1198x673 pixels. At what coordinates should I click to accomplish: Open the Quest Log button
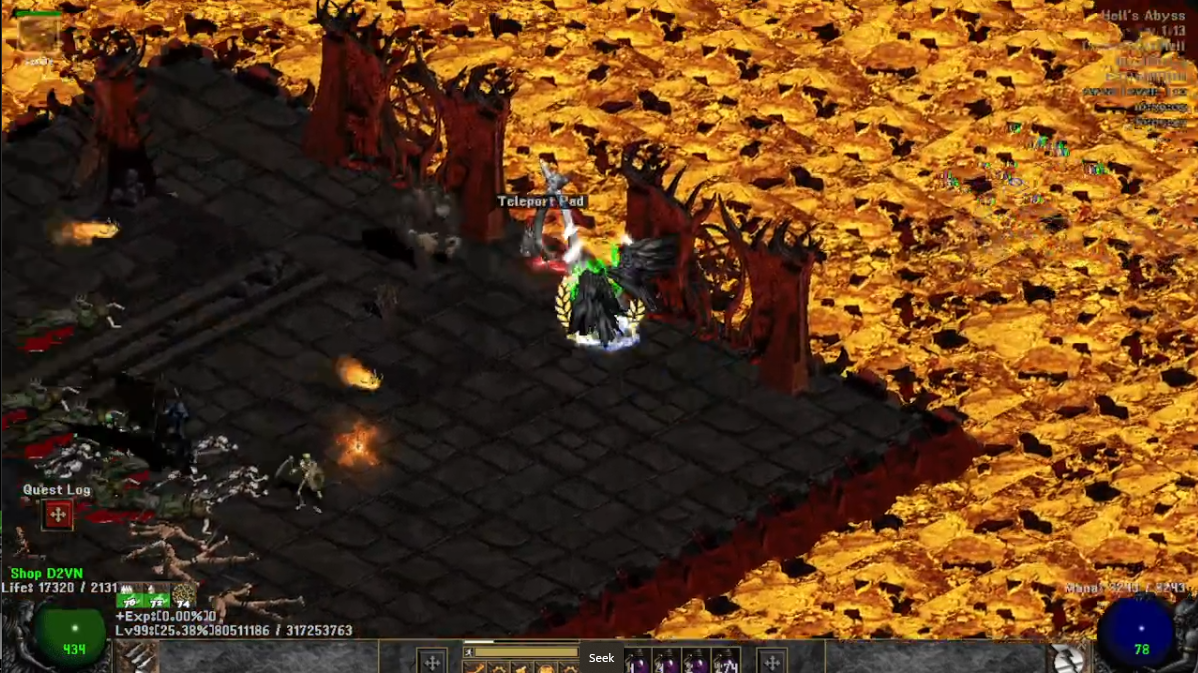click(x=57, y=515)
